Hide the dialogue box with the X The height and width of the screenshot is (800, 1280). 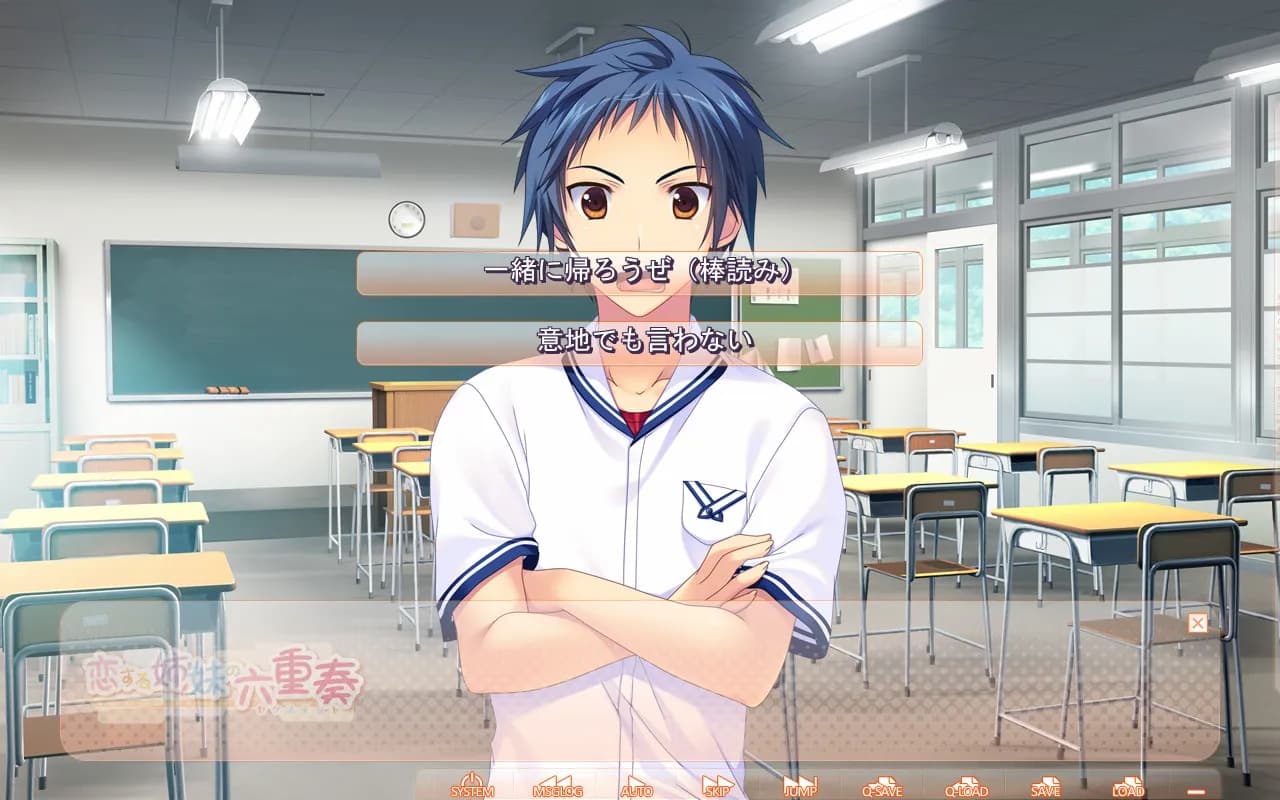1196,622
